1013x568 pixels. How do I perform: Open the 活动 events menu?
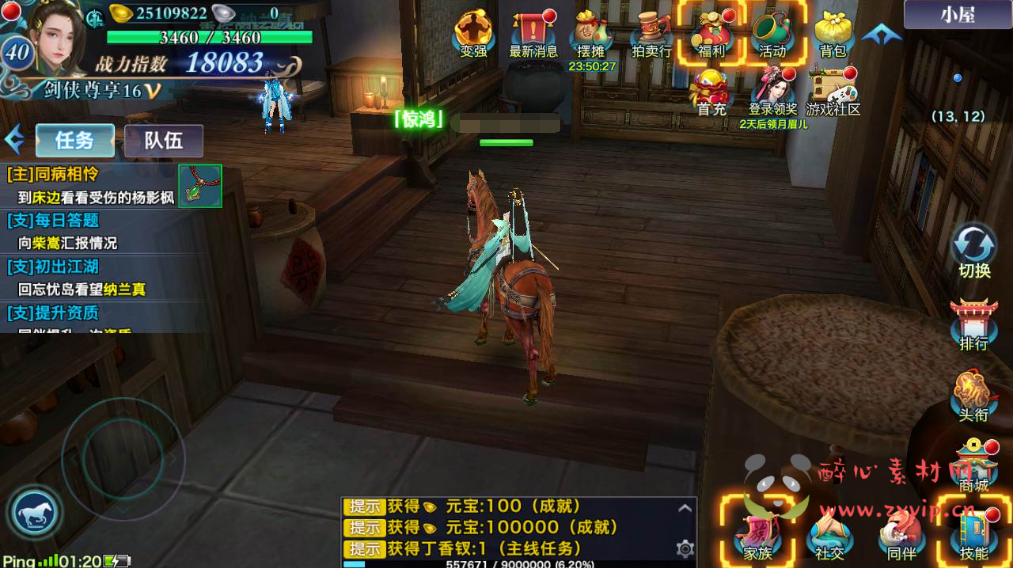(772, 33)
